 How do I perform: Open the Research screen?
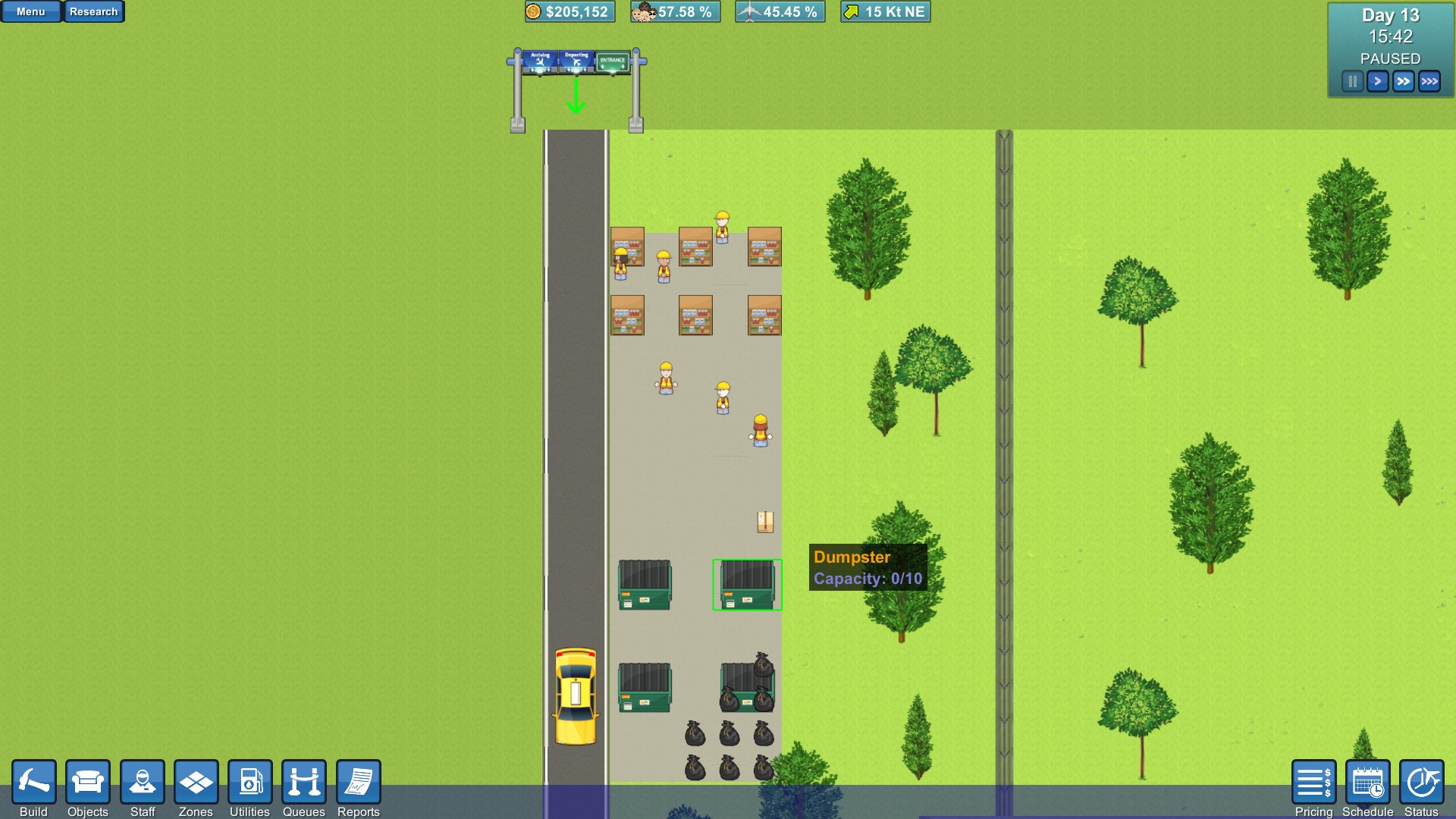(94, 11)
